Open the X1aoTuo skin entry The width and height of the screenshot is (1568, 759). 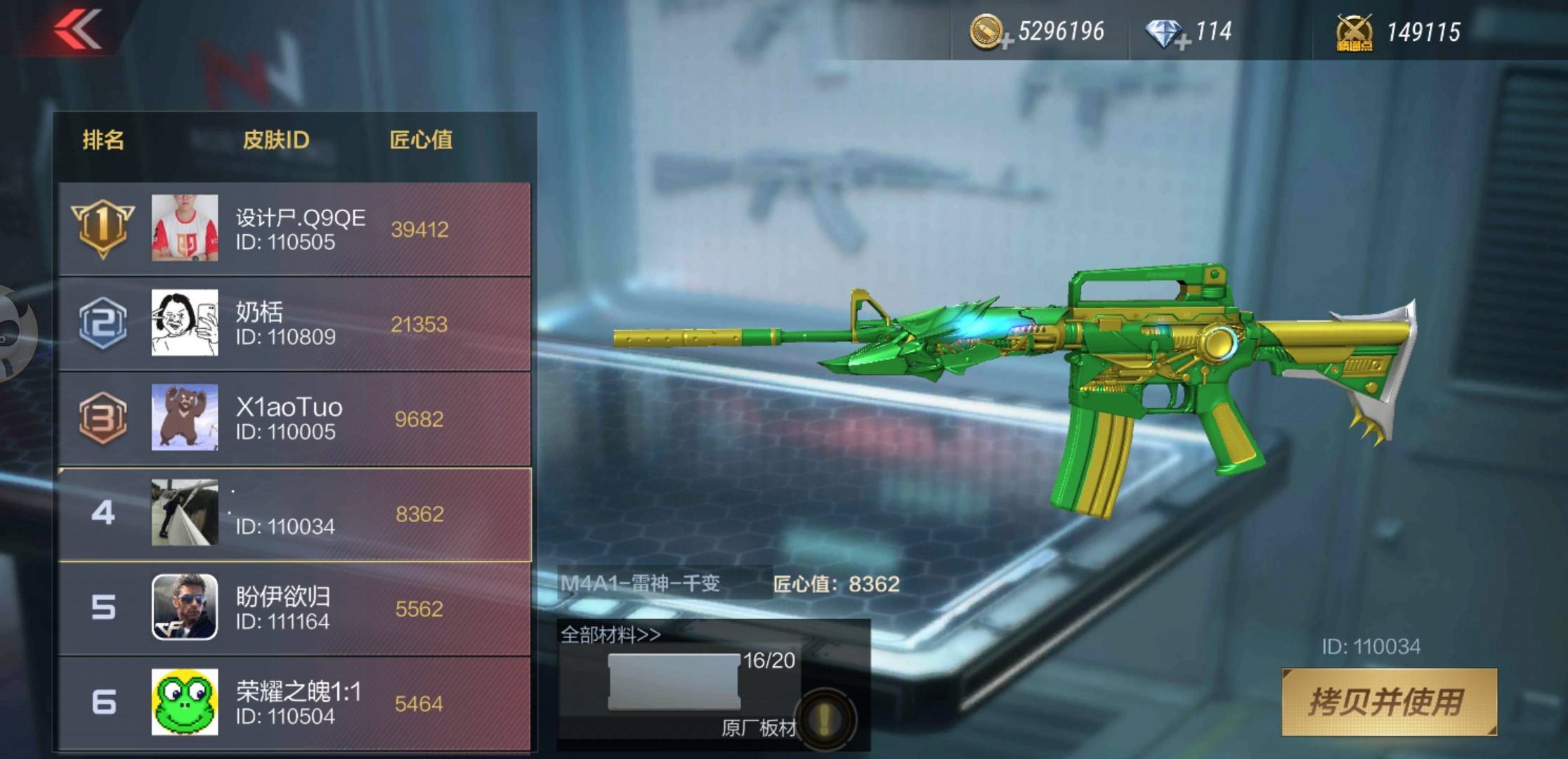[x=295, y=419]
